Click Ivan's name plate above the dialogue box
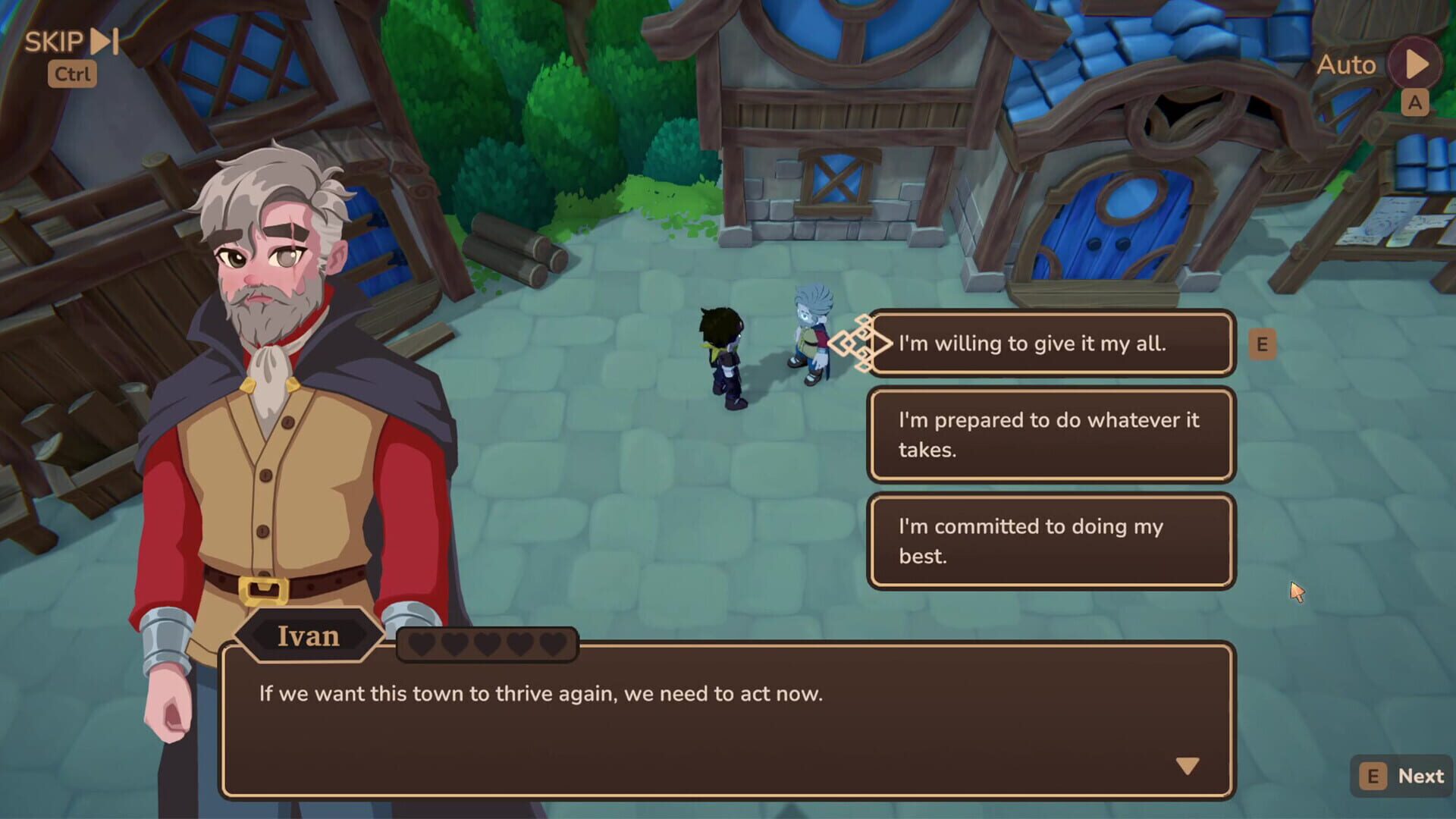Viewport: 1456px width, 819px height. (x=311, y=637)
